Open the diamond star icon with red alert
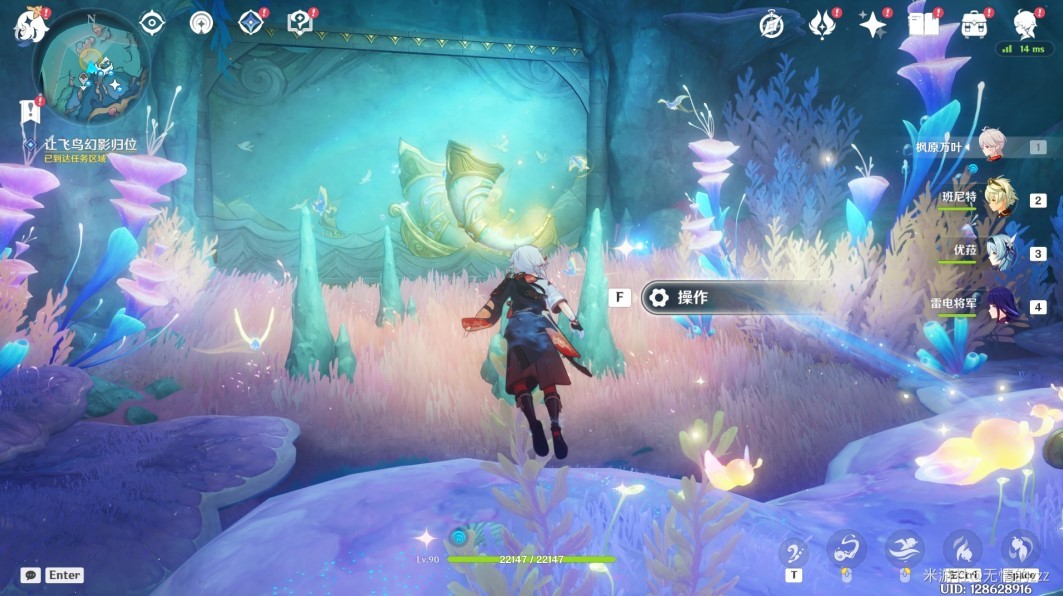 251,22
